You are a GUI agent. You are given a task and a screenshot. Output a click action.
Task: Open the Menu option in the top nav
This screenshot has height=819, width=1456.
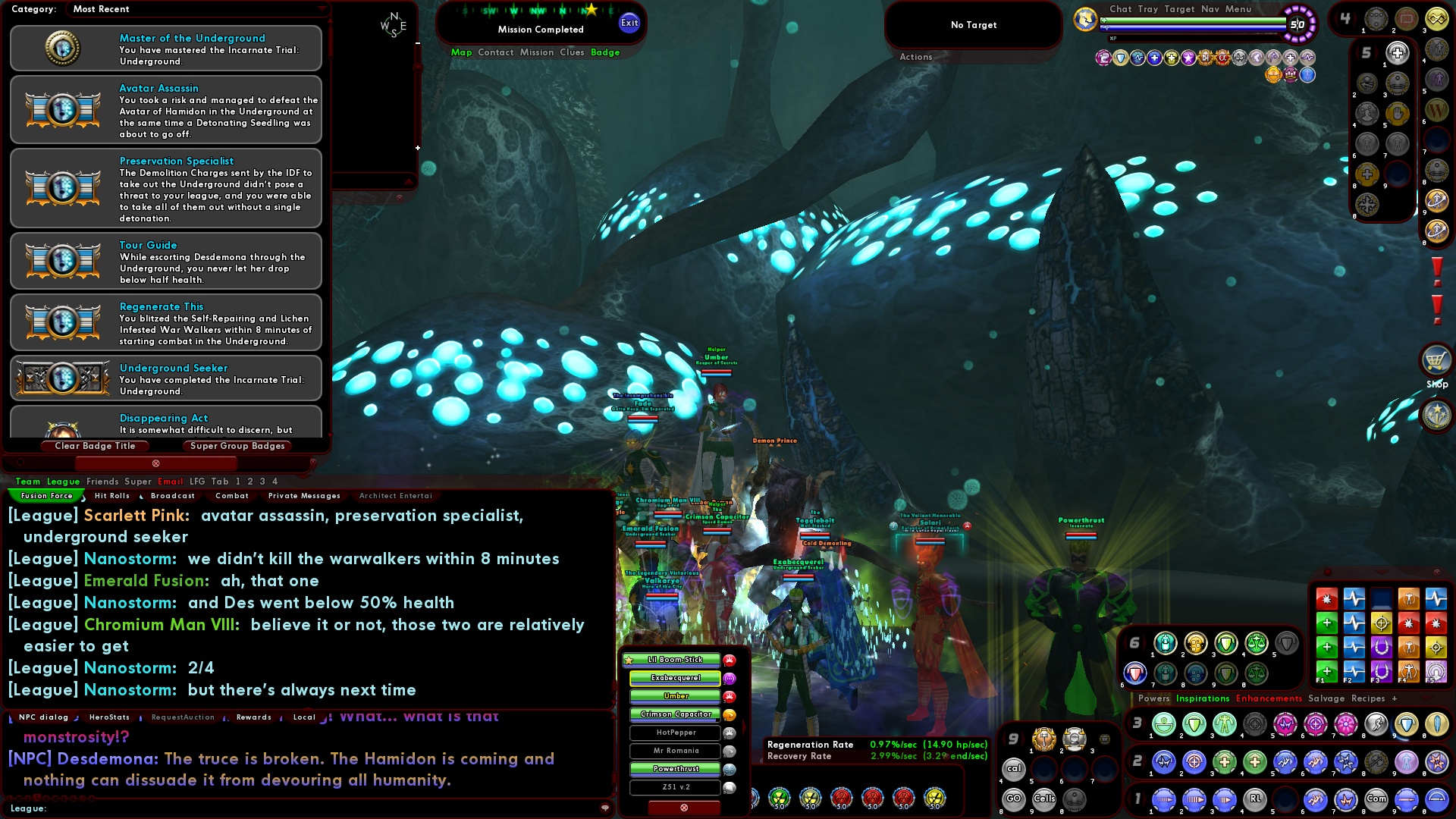click(x=1241, y=9)
